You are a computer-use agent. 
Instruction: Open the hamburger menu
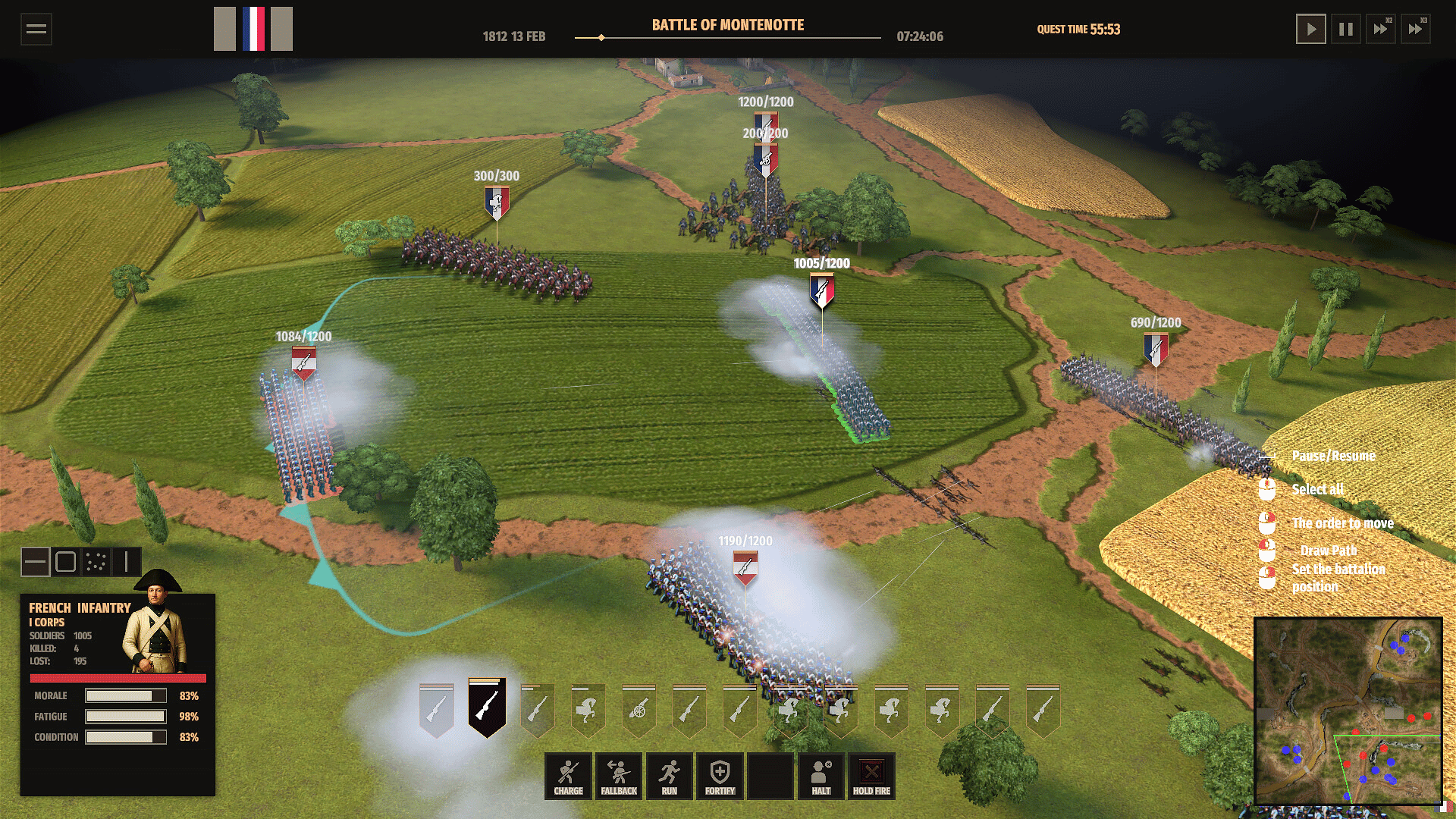click(x=36, y=30)
